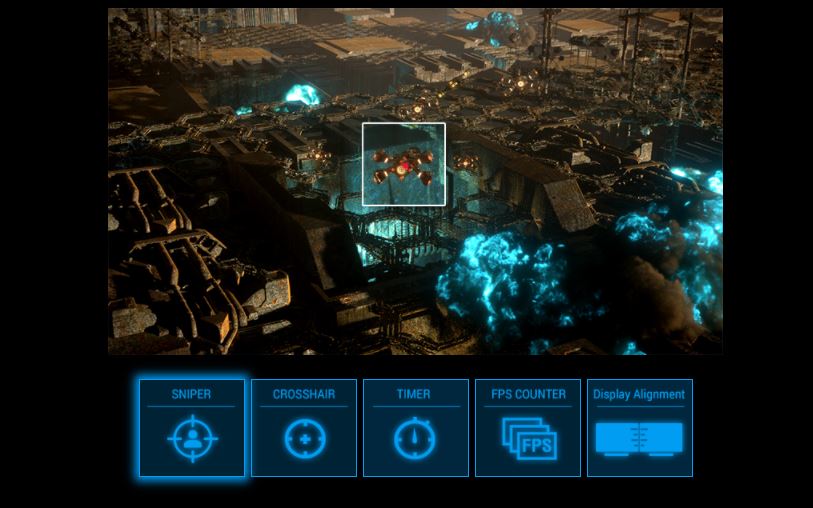
Task: Enable the FPS COUNTER tile
Action: coord(528,428)
